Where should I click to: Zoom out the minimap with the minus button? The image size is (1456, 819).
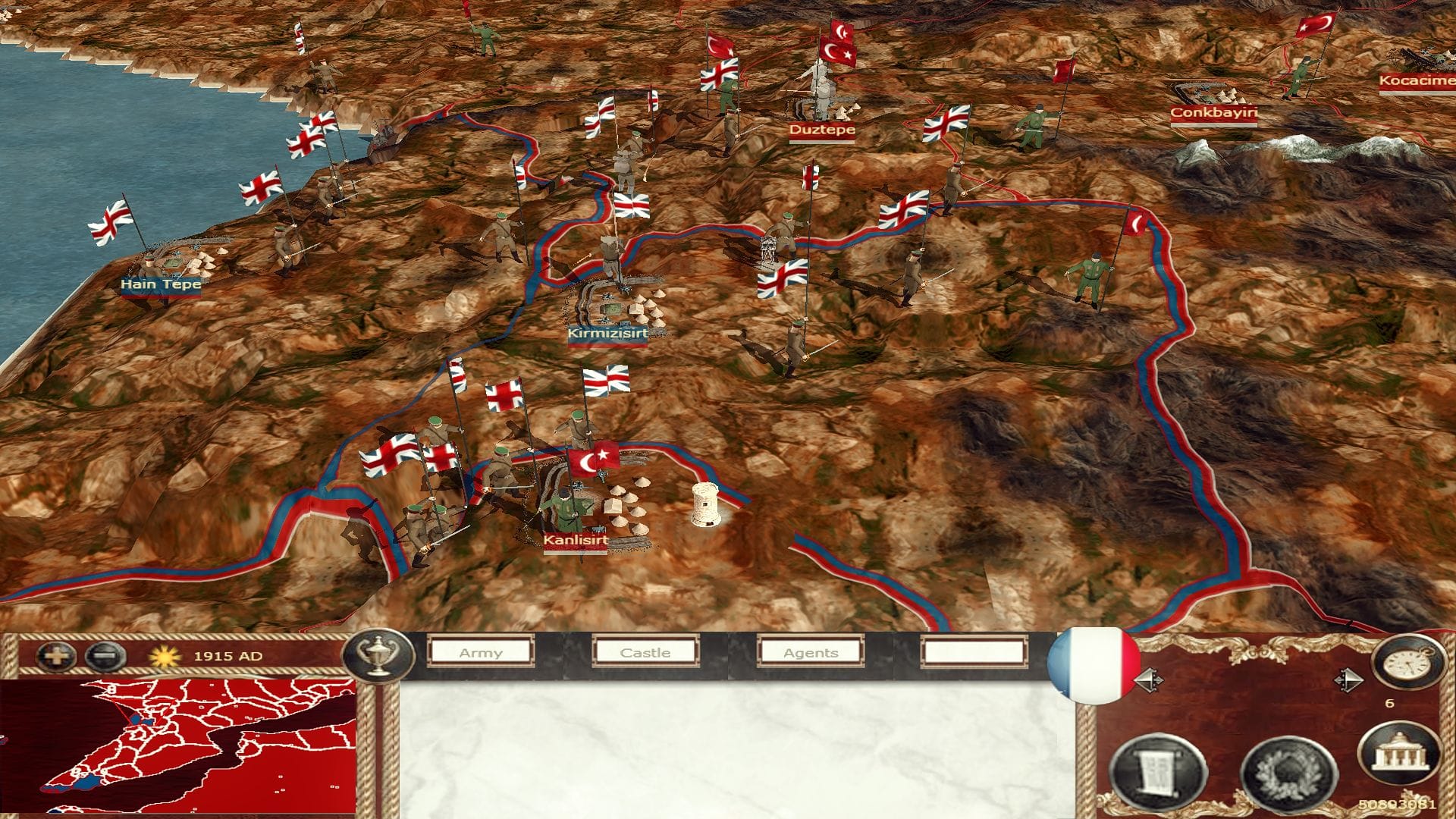coord(105,656)
